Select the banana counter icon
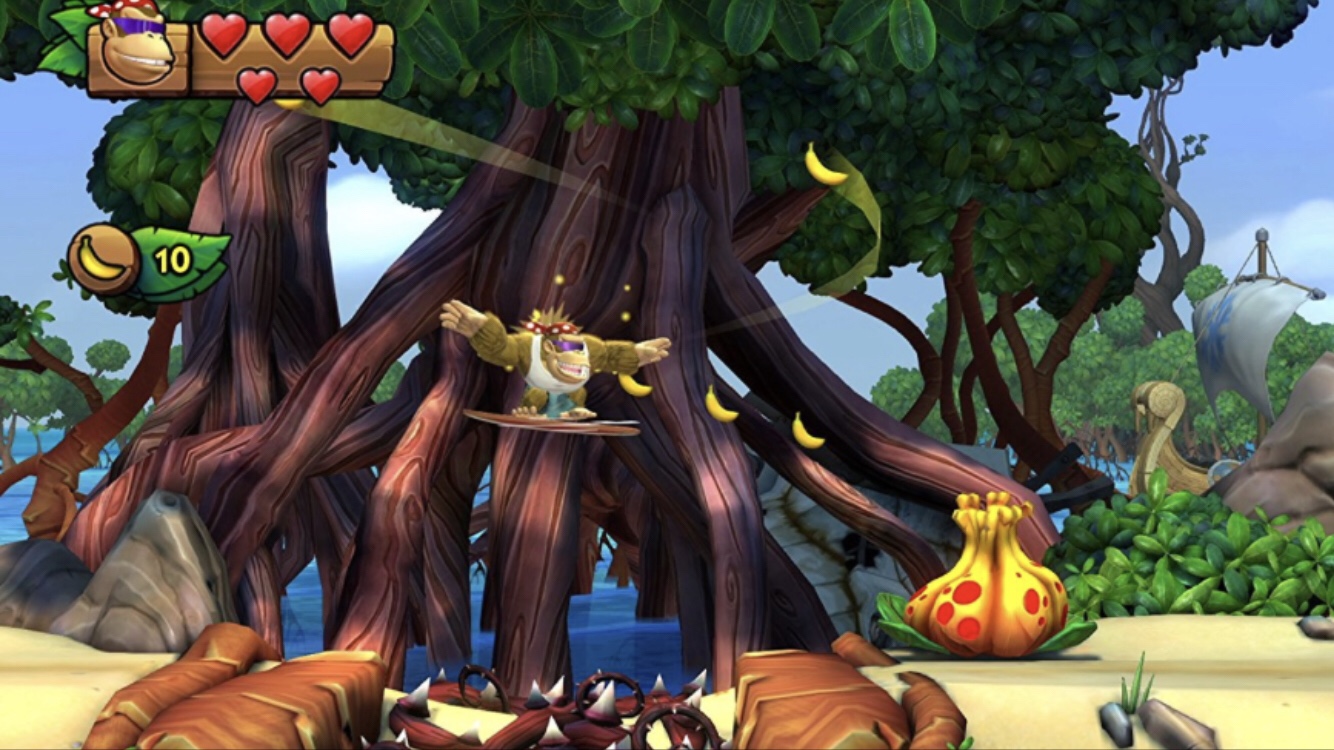 [103, 259]
